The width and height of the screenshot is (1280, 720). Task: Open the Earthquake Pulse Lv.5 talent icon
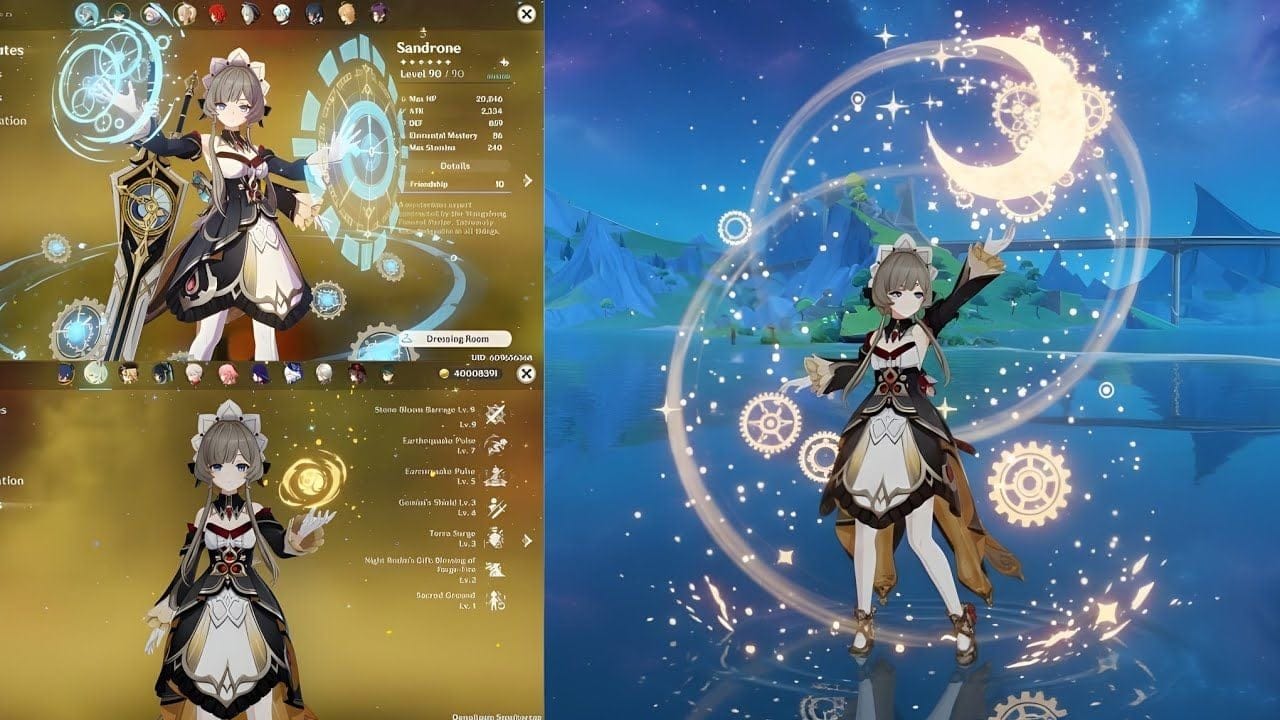pyautogui.click(x=494, y=476)
